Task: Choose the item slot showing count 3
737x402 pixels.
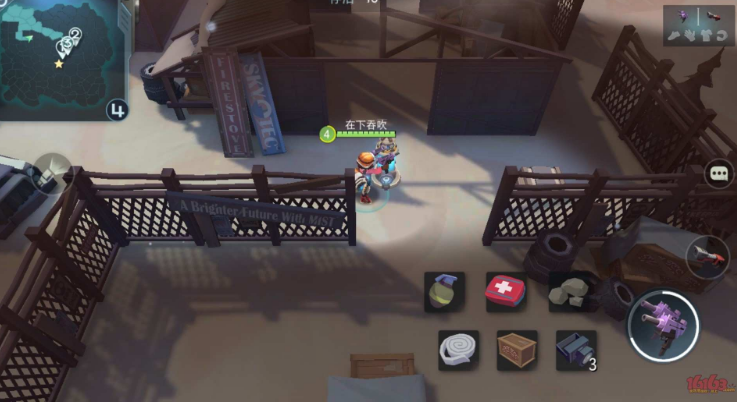Action: point(576,350)
